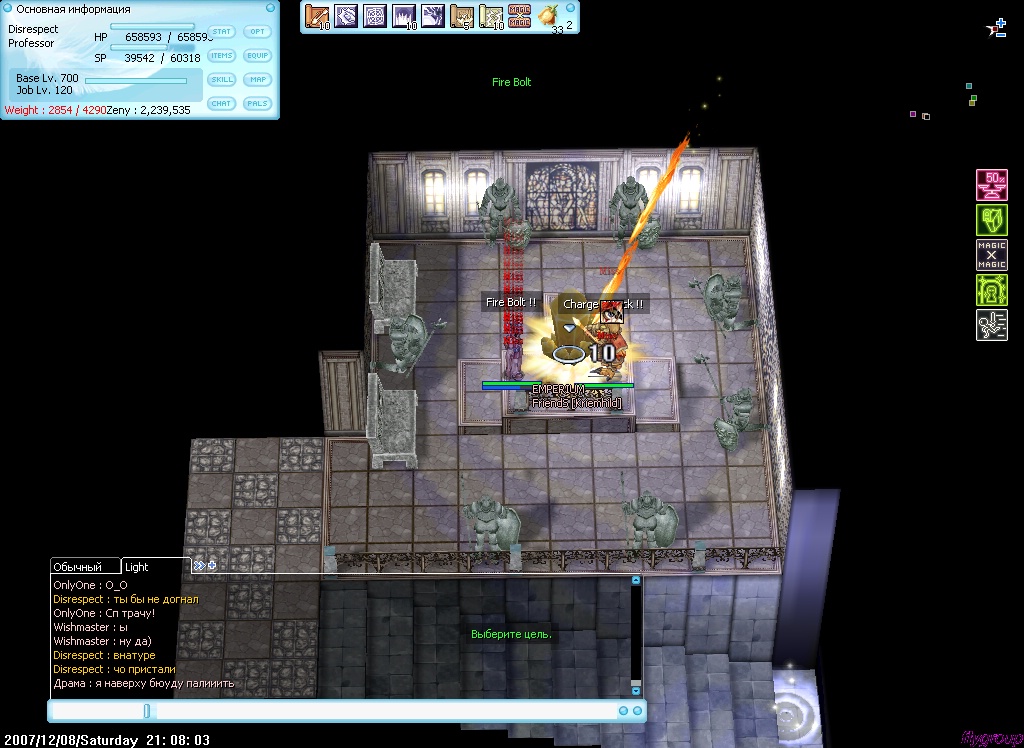Switch to the Обычный chat tab

[x=84, y=567]
